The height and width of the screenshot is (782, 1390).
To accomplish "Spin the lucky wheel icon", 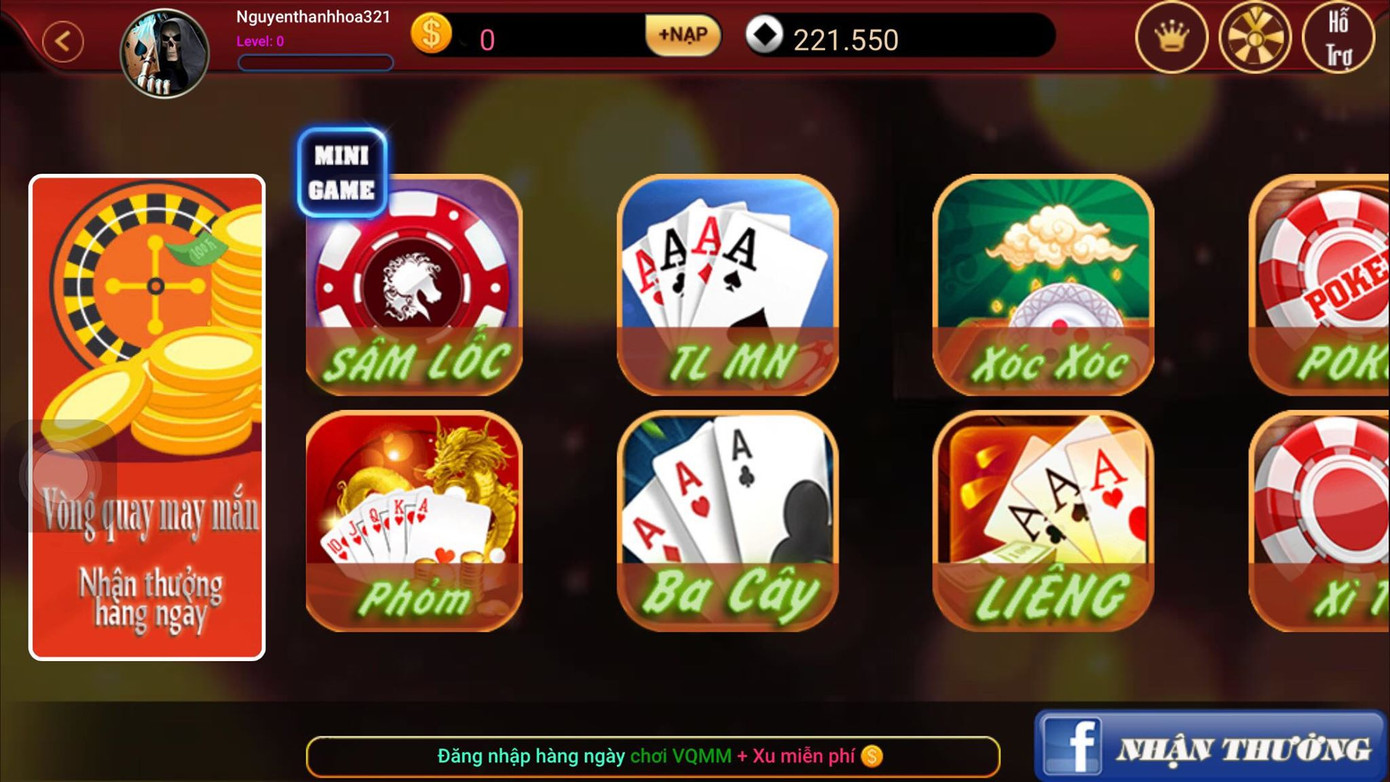I will [1256, 38].
